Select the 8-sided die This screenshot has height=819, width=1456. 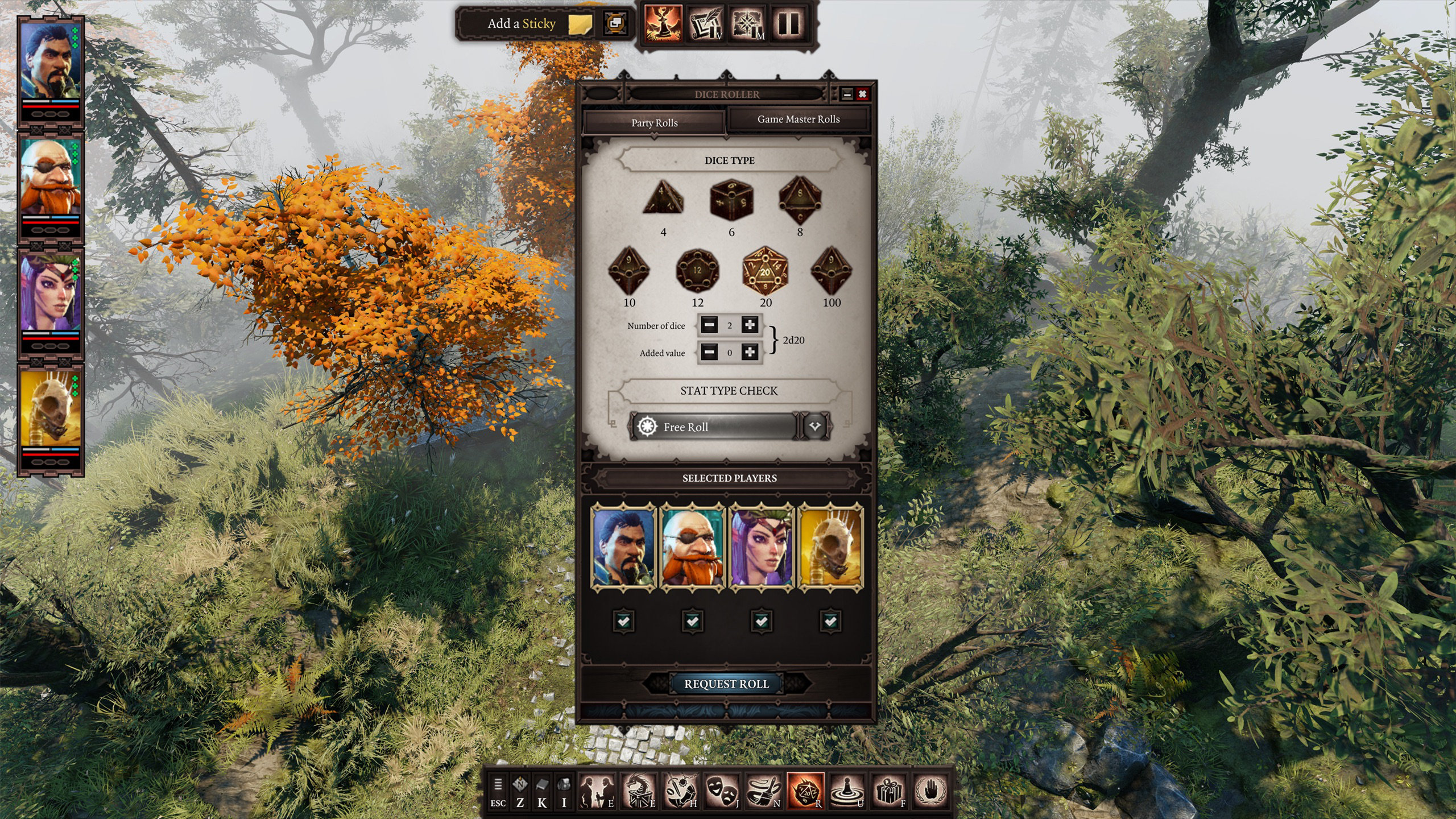coord(800,199)
